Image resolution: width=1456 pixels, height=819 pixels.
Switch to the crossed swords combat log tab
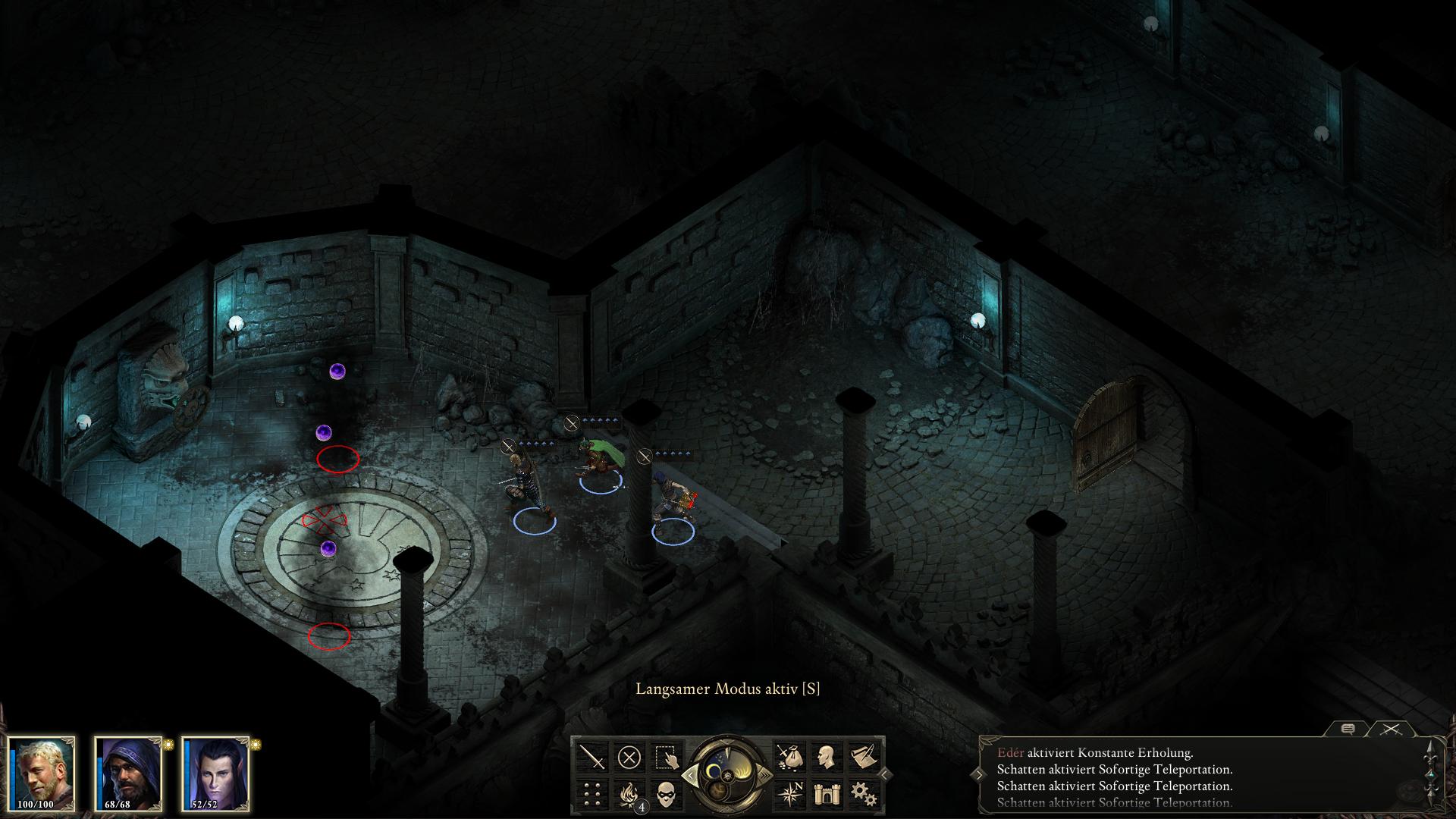pyautogui.click(x=1390, y=729)
